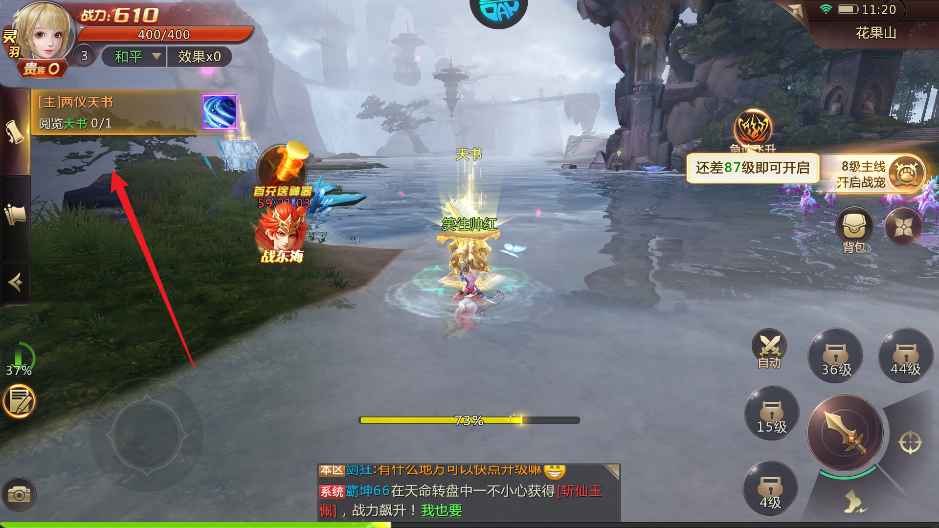Switch to the team flag side tab
This screenshot has height=528, width=939.
point(15,213)
